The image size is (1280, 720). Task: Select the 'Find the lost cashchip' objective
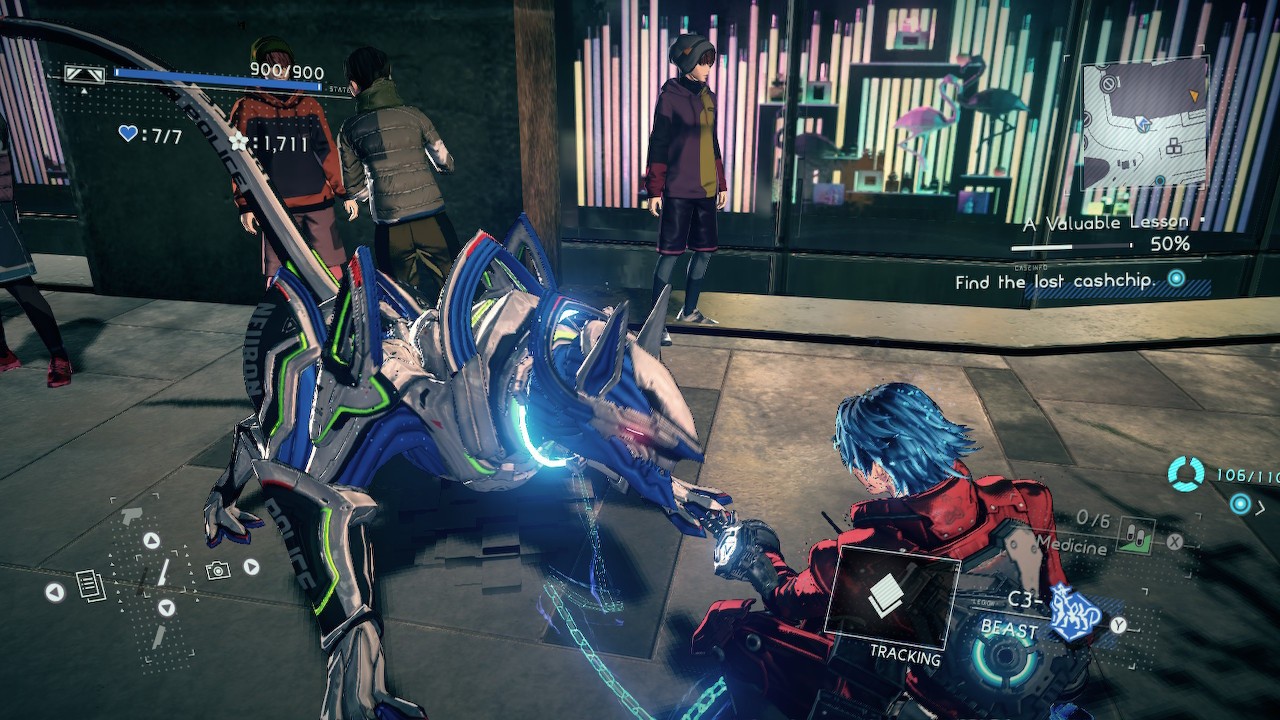pyautogui.click(x=1054, y=282)
